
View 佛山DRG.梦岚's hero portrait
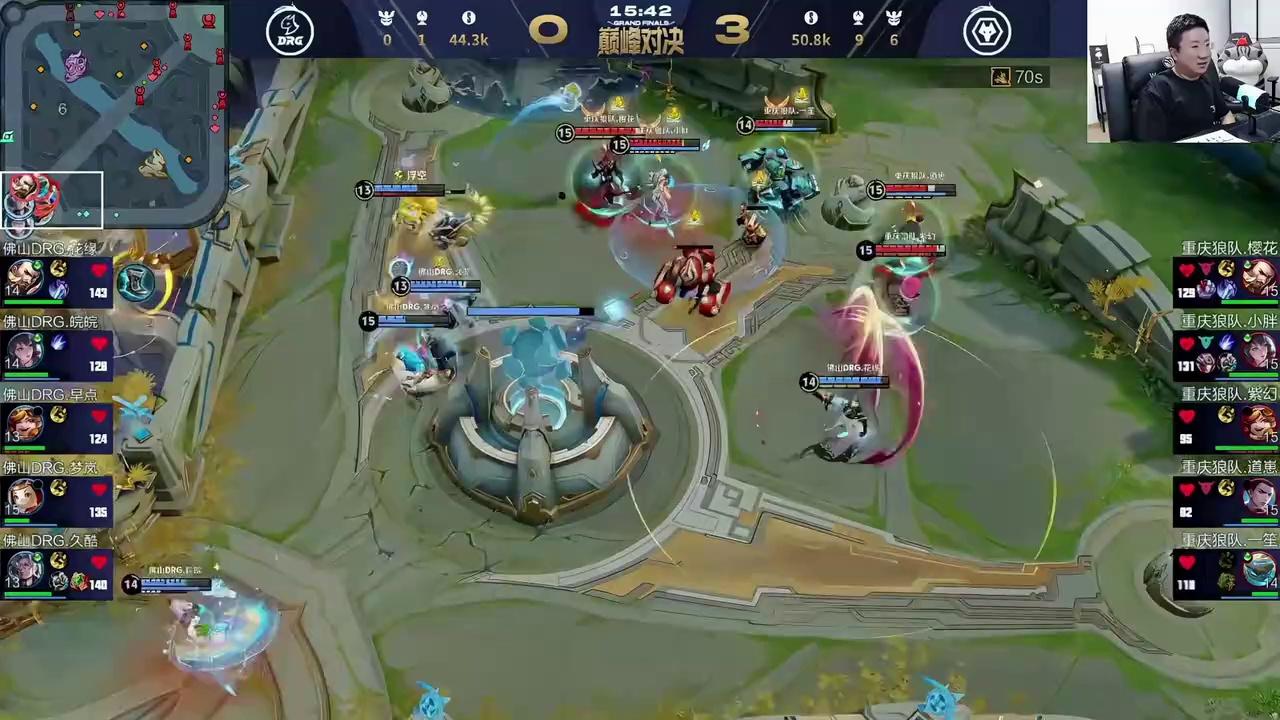point(24,497)
